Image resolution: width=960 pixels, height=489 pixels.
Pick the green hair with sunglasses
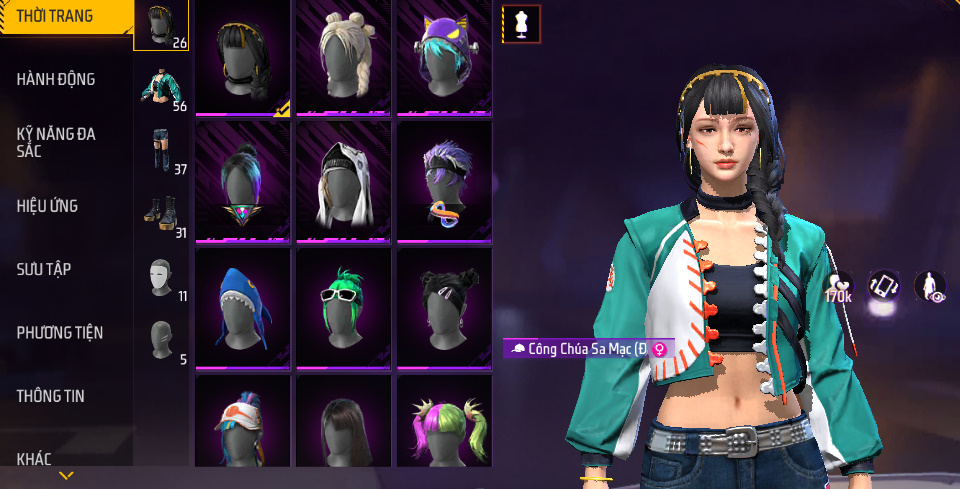(x=343, y=306)
